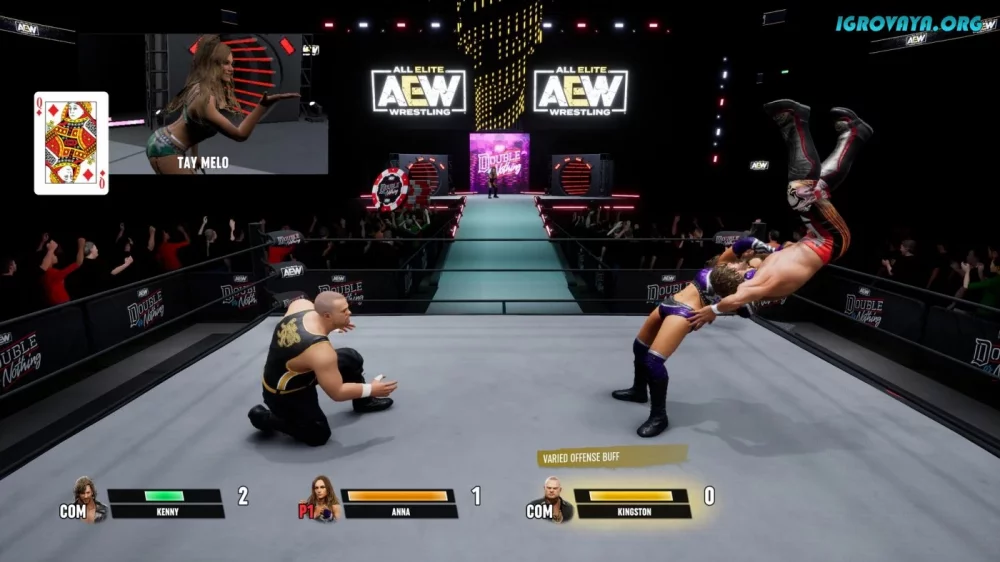Choose Kingston's portrait icon
This screenshot has height=562, width=1000.
coord(555,497)
